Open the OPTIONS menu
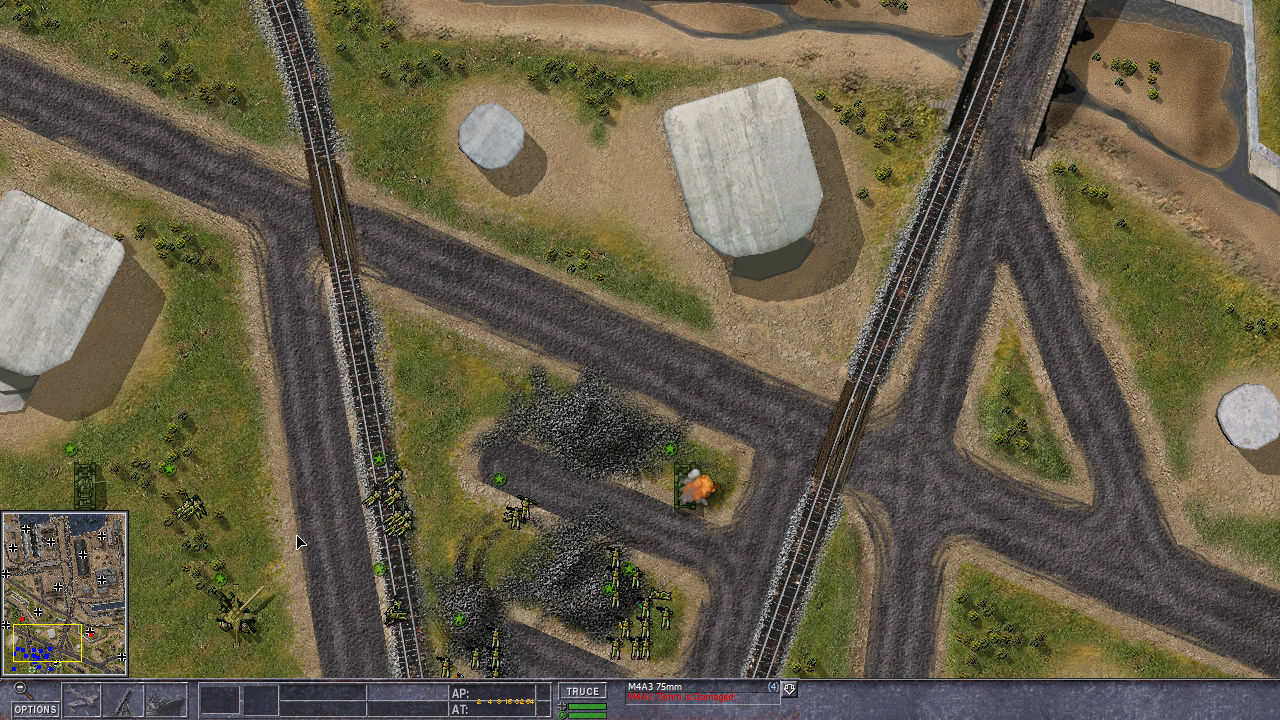Image resolution: width=1280 pixels, height=720 pixels. (x=35, y=709)
